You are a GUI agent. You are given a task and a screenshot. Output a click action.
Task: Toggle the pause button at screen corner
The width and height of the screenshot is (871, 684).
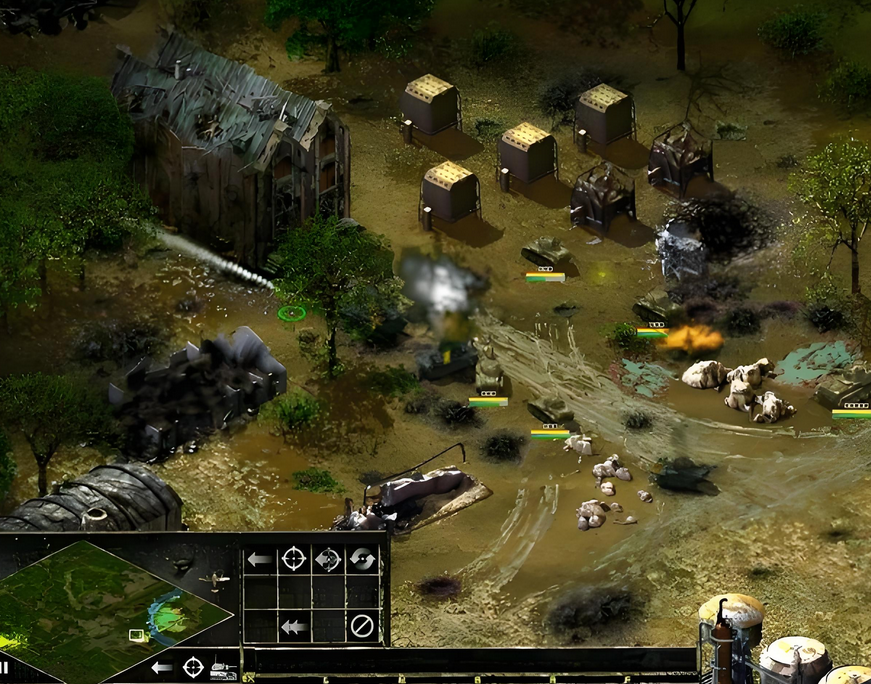point(4,667)
